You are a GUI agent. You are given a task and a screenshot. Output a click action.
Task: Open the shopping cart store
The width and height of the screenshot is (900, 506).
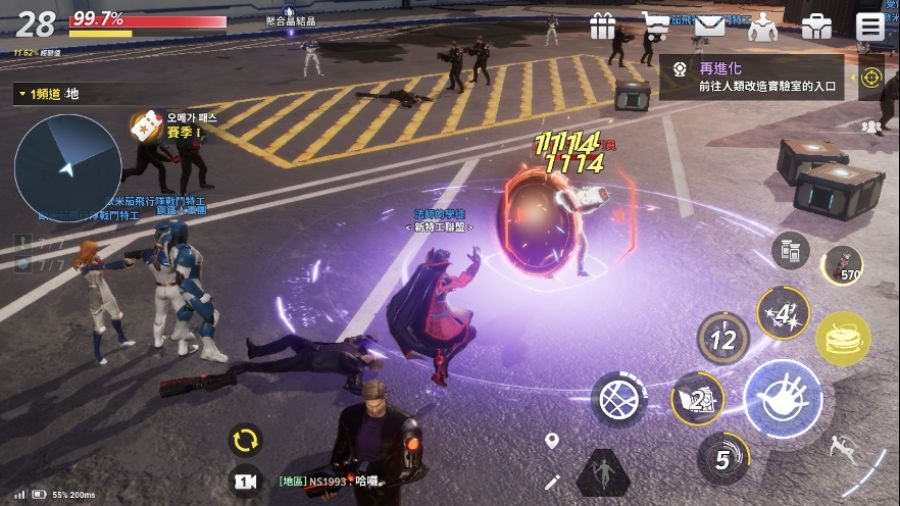[656, 25]
